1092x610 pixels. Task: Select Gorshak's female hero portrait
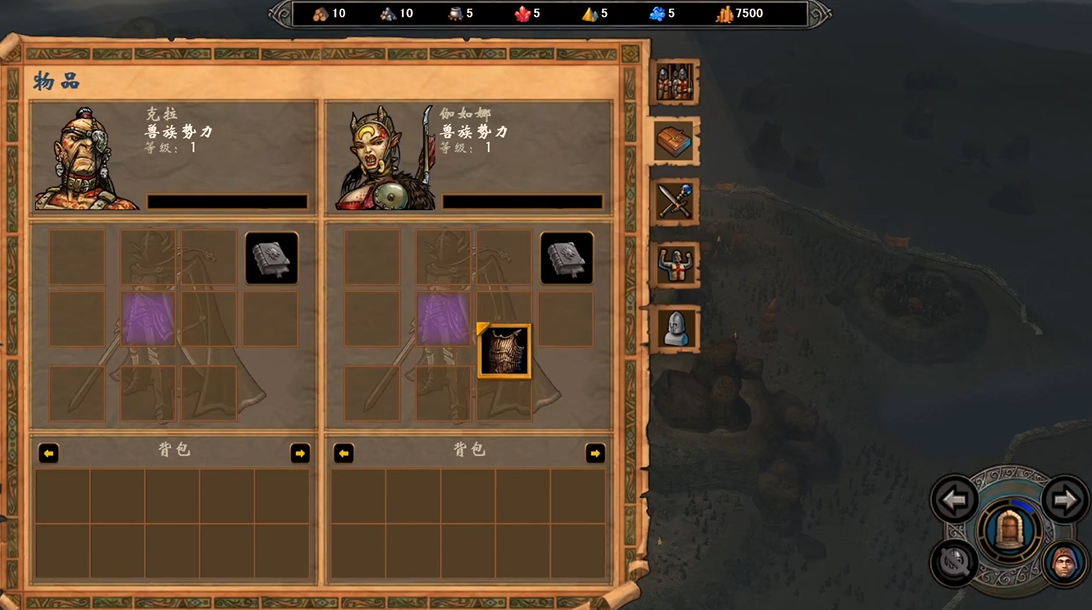tap(383, 160)
